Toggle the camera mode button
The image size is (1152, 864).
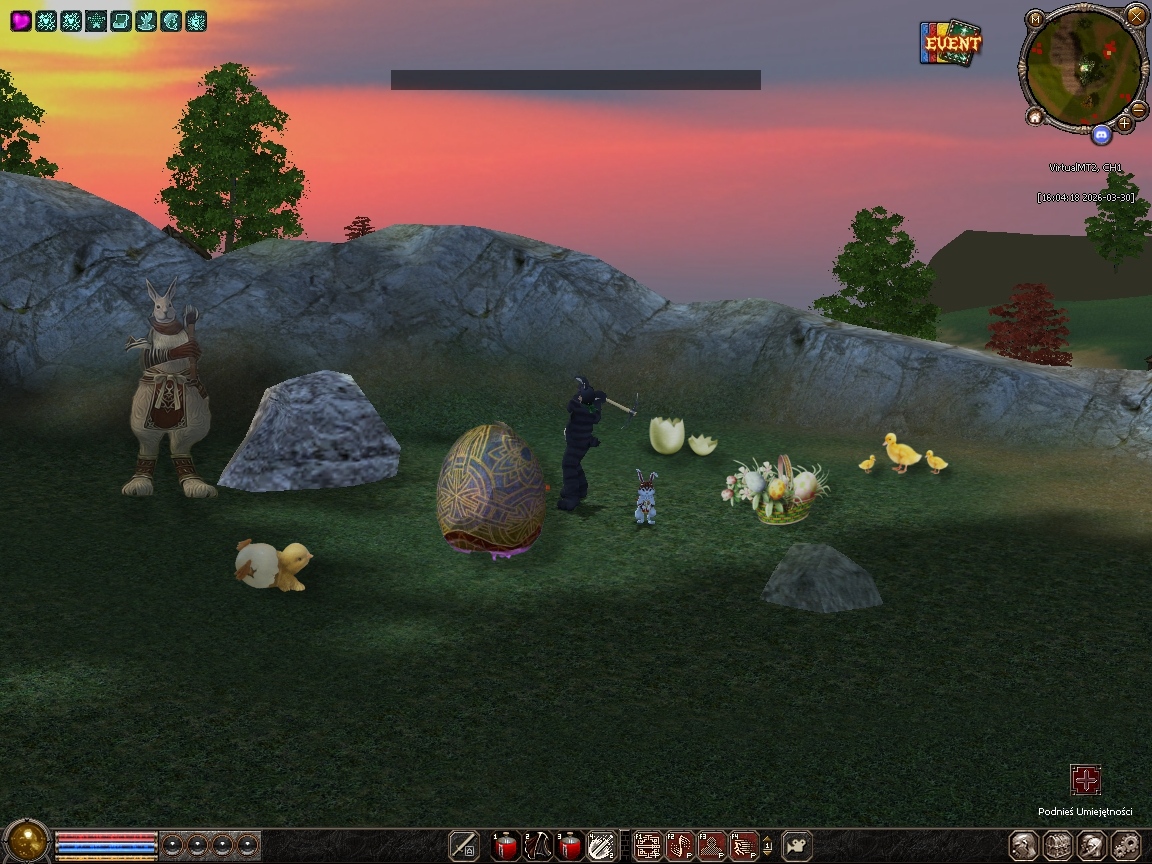[x=797, y=846]
